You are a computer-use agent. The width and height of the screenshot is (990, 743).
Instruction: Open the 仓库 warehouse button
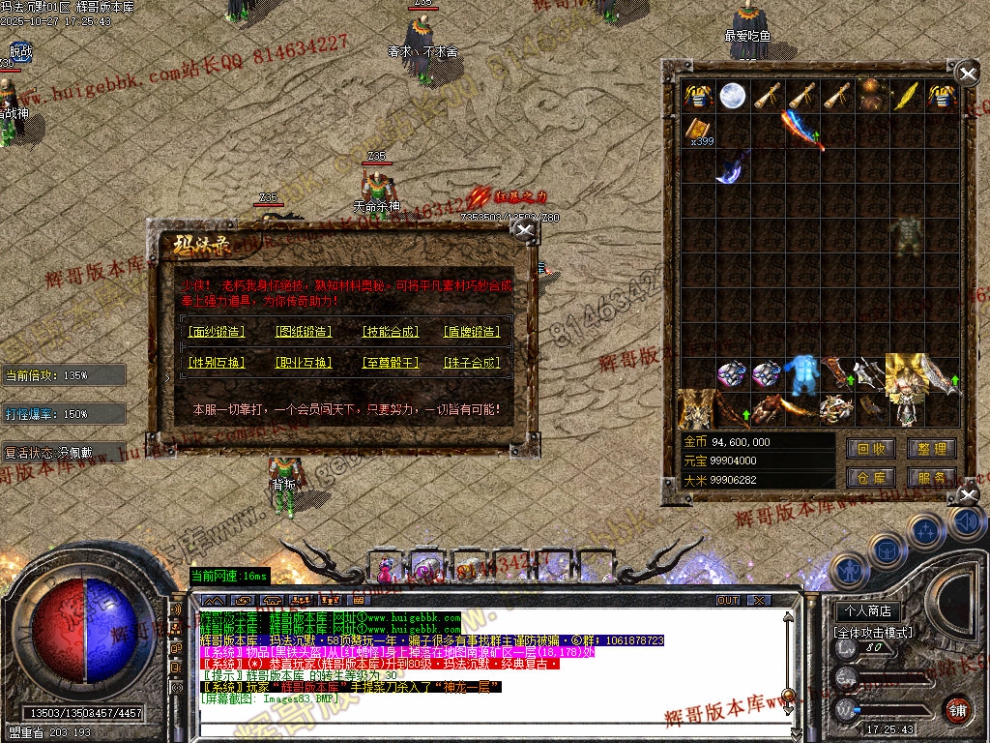point(870,478)
